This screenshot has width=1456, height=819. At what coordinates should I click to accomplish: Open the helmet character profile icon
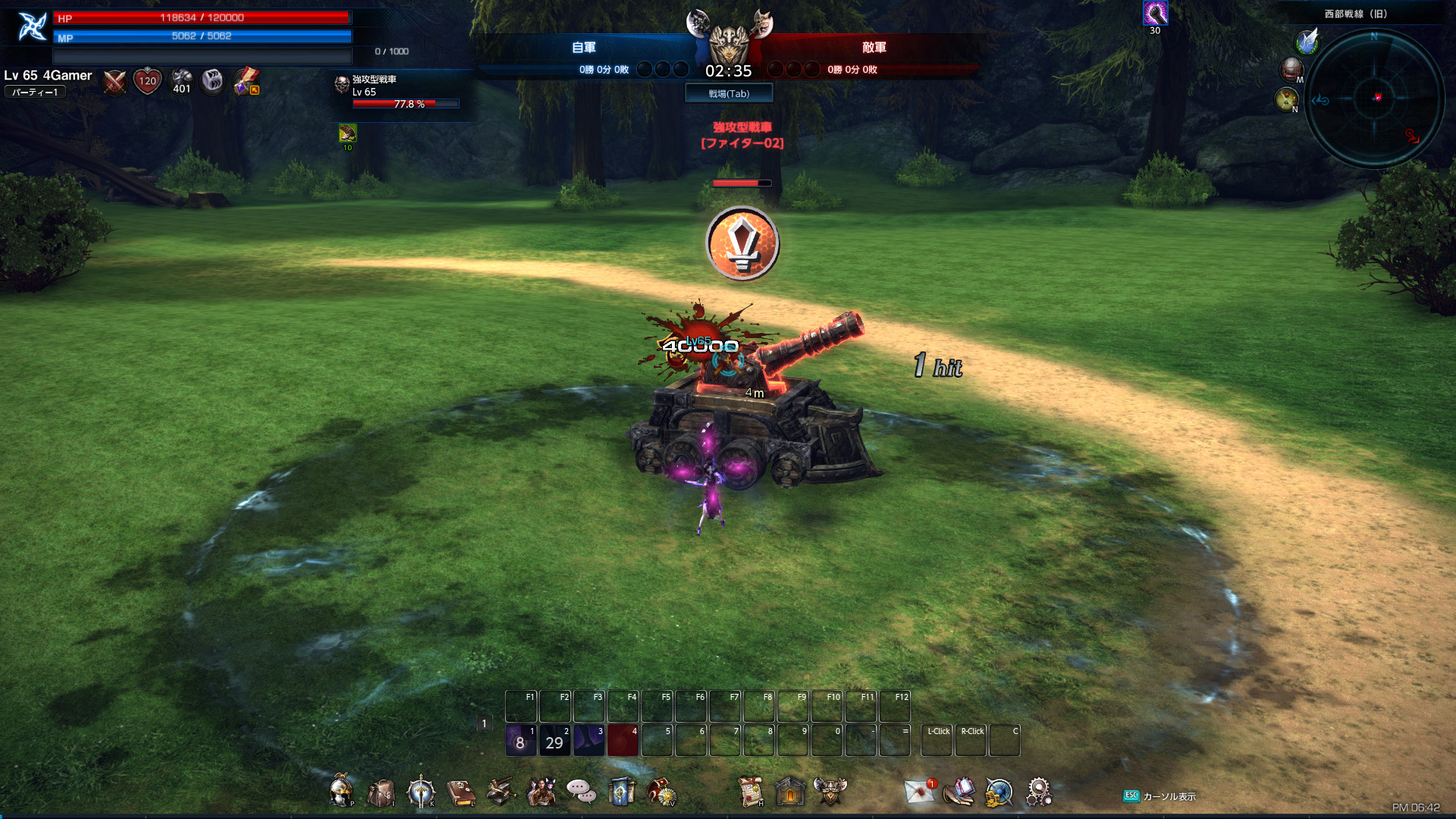(x=341, y=792)
